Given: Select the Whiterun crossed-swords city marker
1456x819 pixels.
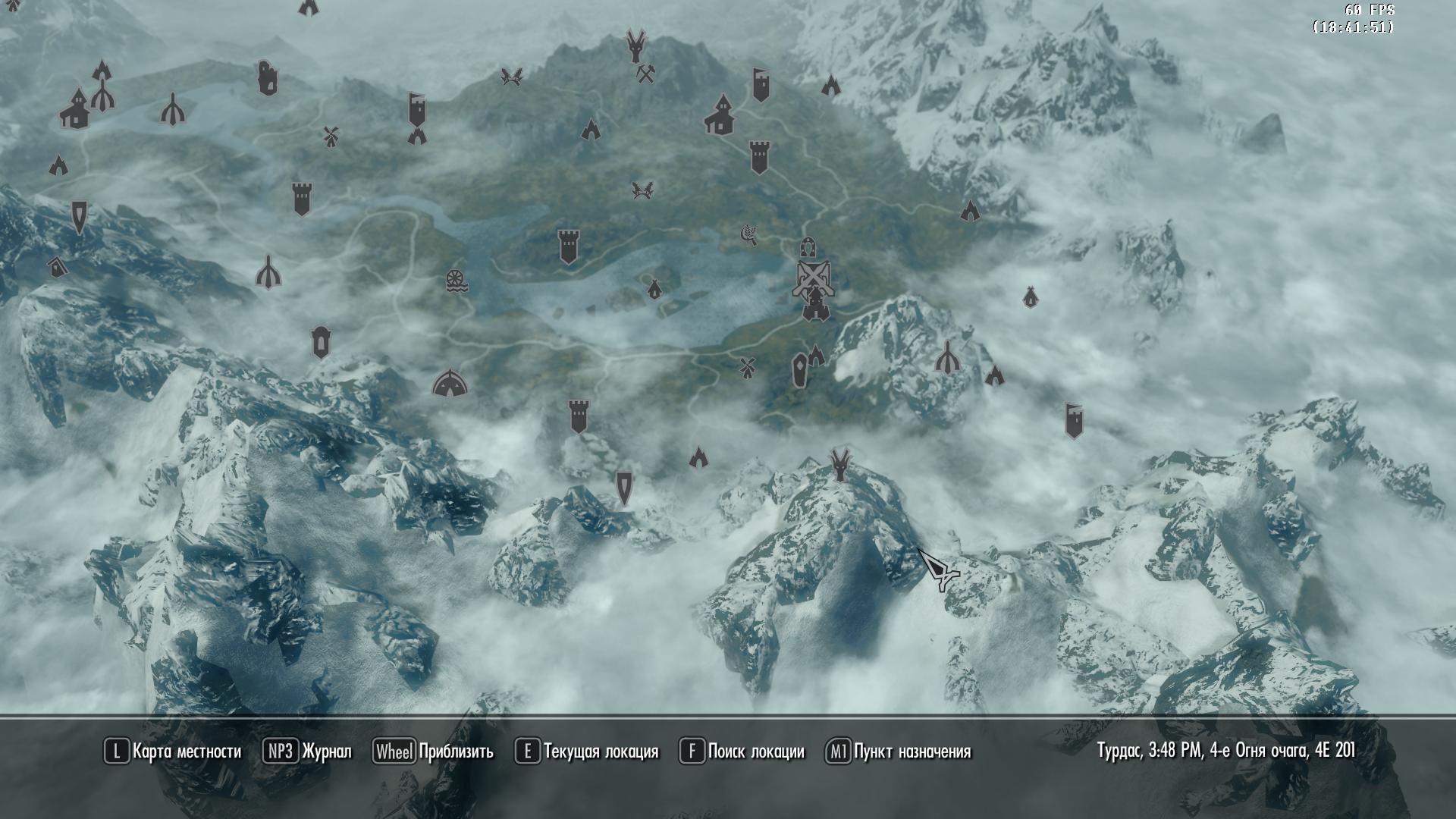Looking at the screenshot, I should coord(812,279).
